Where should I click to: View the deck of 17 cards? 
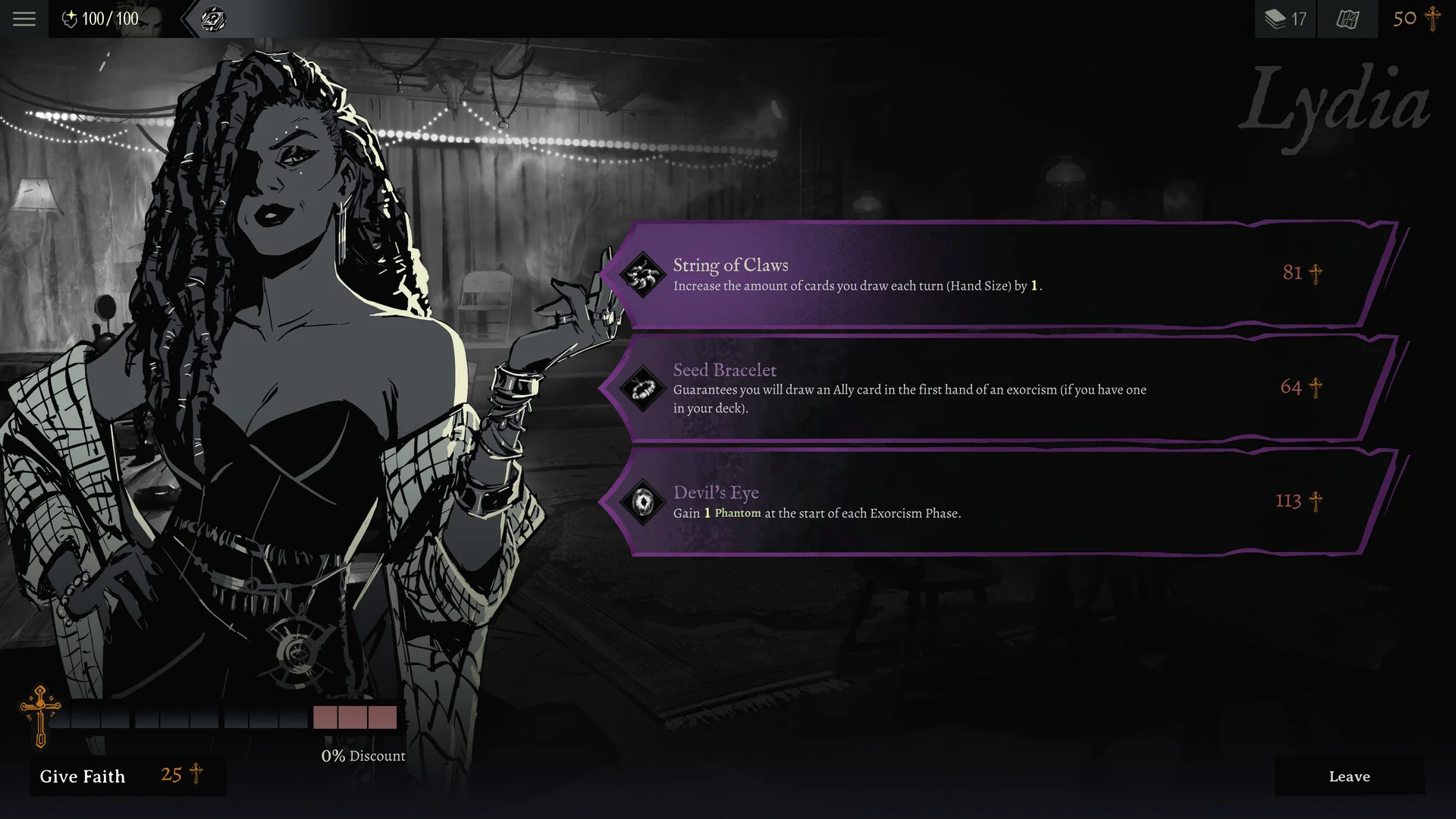pos(1285,19)
